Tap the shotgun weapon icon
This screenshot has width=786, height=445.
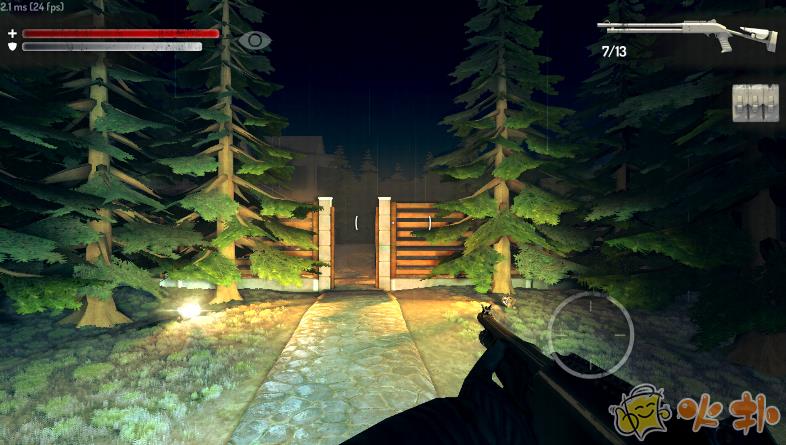[686, 35]
